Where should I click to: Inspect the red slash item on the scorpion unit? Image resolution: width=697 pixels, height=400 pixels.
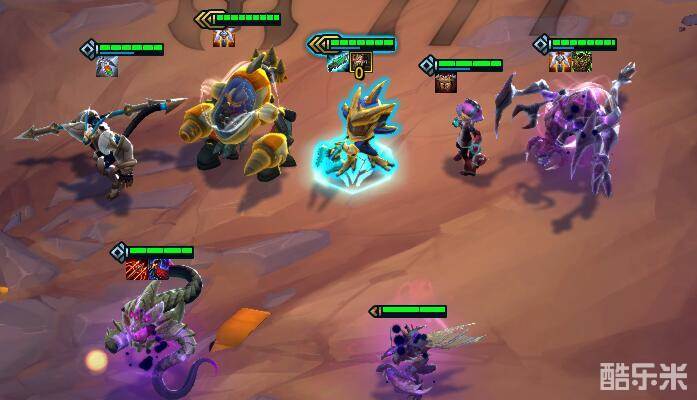pos(136,268)
